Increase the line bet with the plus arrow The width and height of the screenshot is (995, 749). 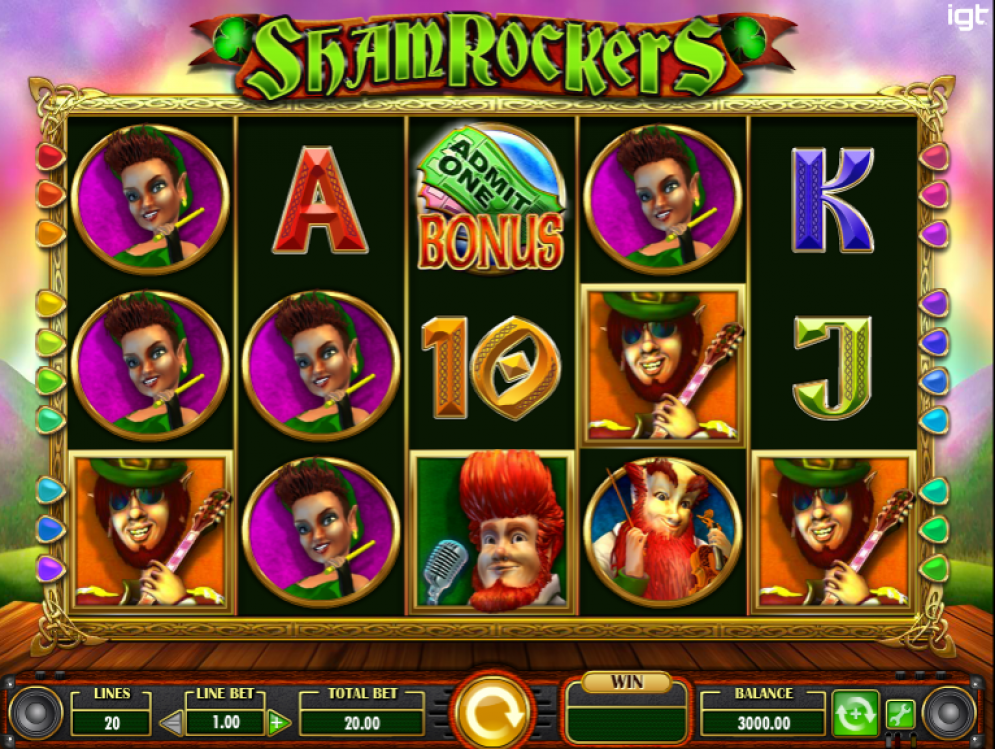pyautogui.click(x=279, y=722)
